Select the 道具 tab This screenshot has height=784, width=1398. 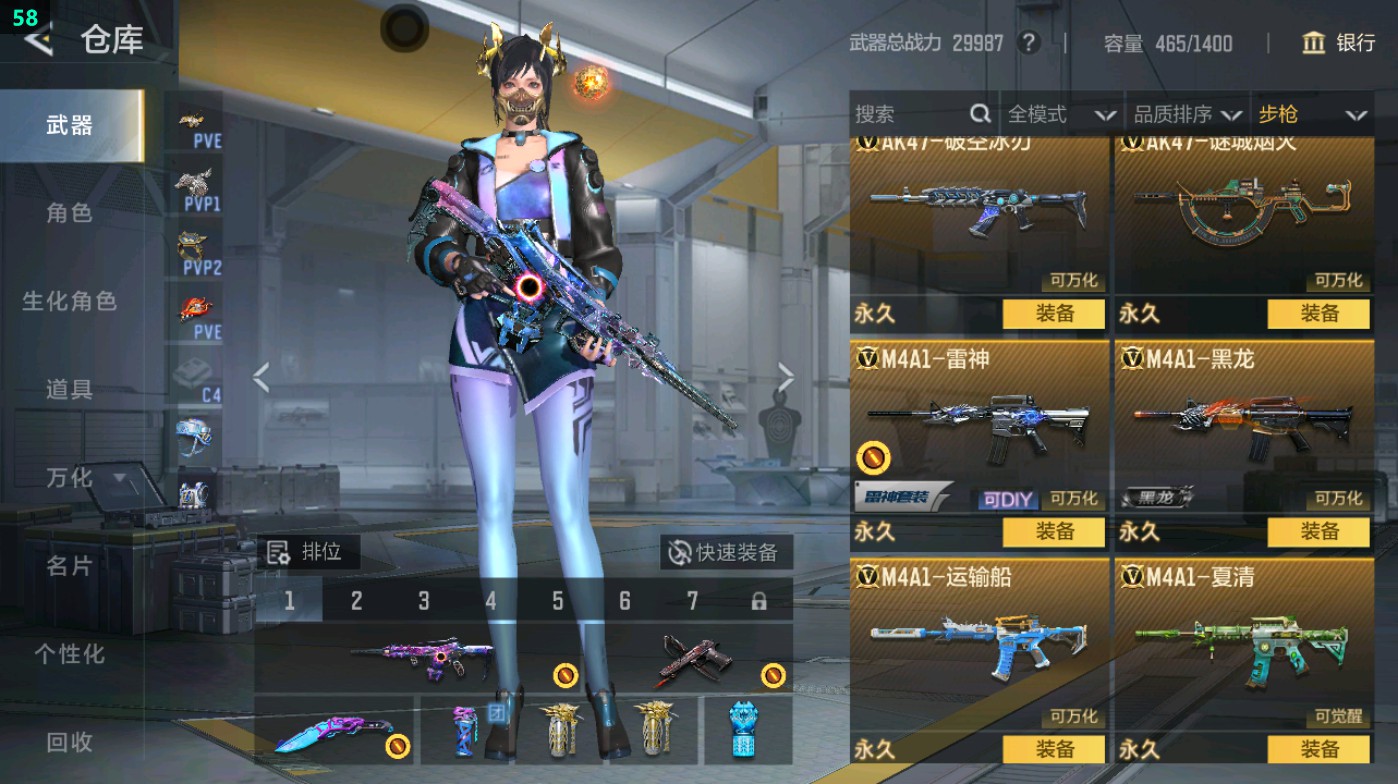pyautogui.click(x=69, y=390)
